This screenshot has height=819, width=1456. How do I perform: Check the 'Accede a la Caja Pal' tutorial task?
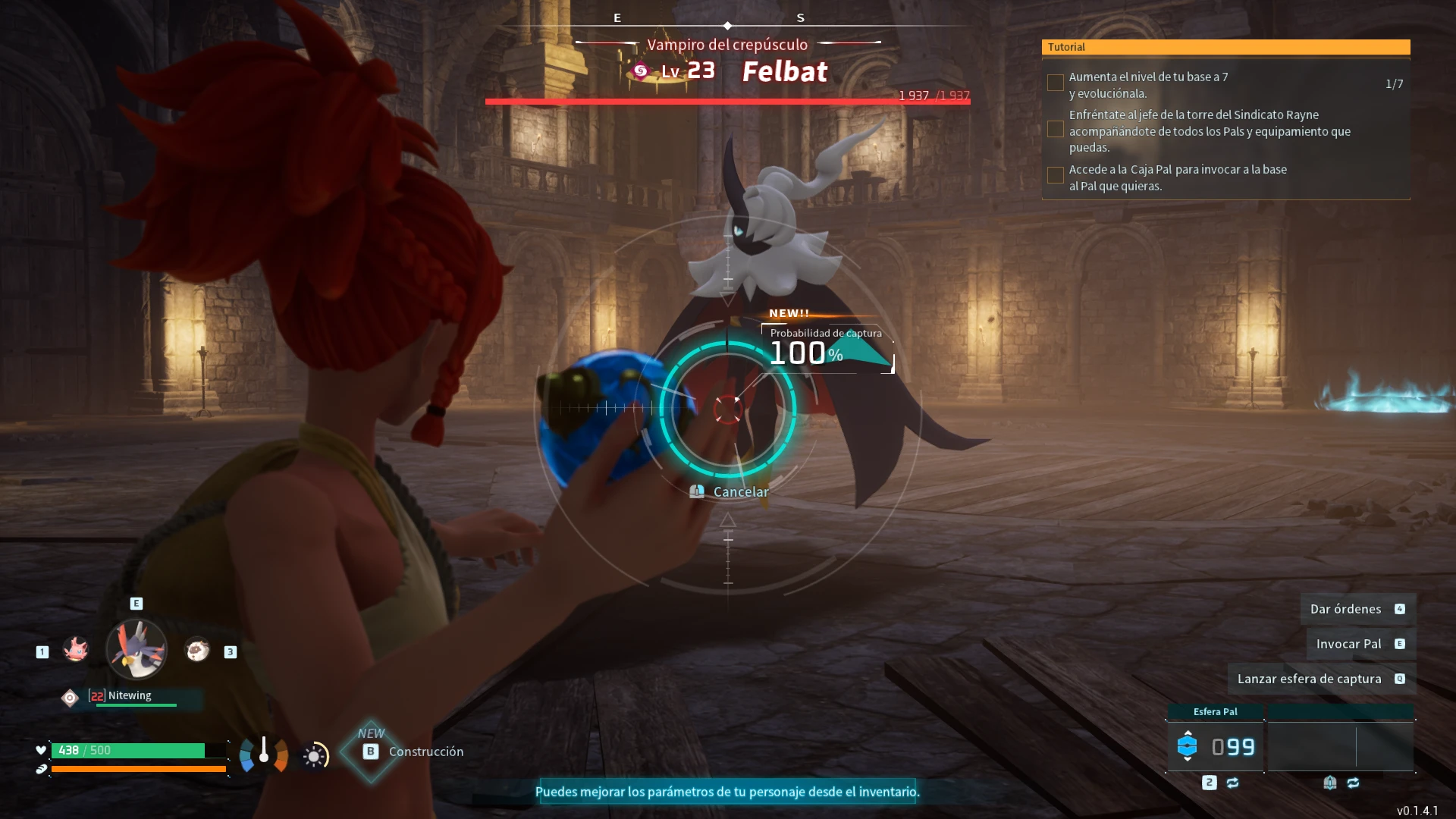point(1055,175)
